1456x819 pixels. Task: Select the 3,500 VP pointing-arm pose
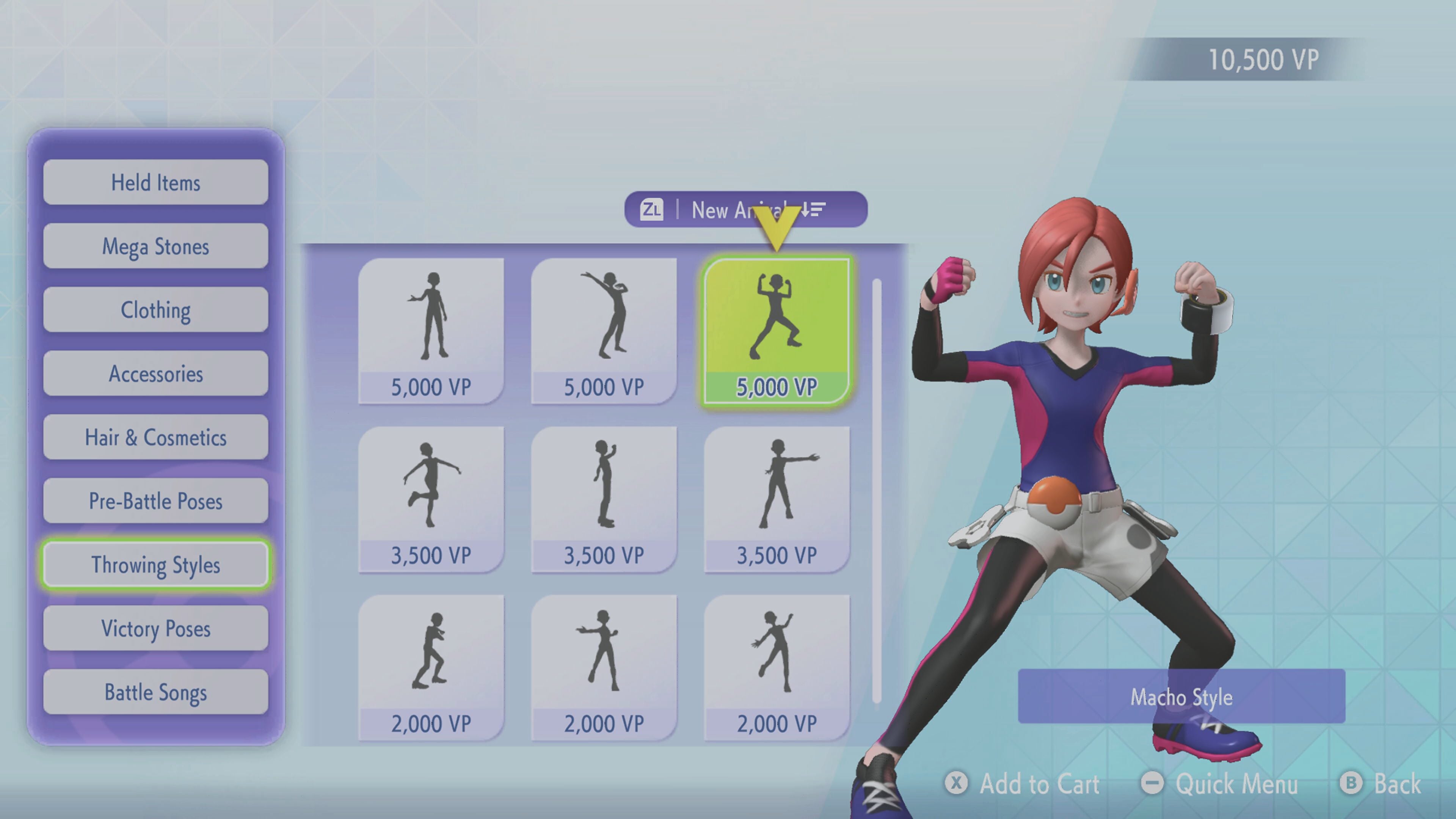pos(777,499)
